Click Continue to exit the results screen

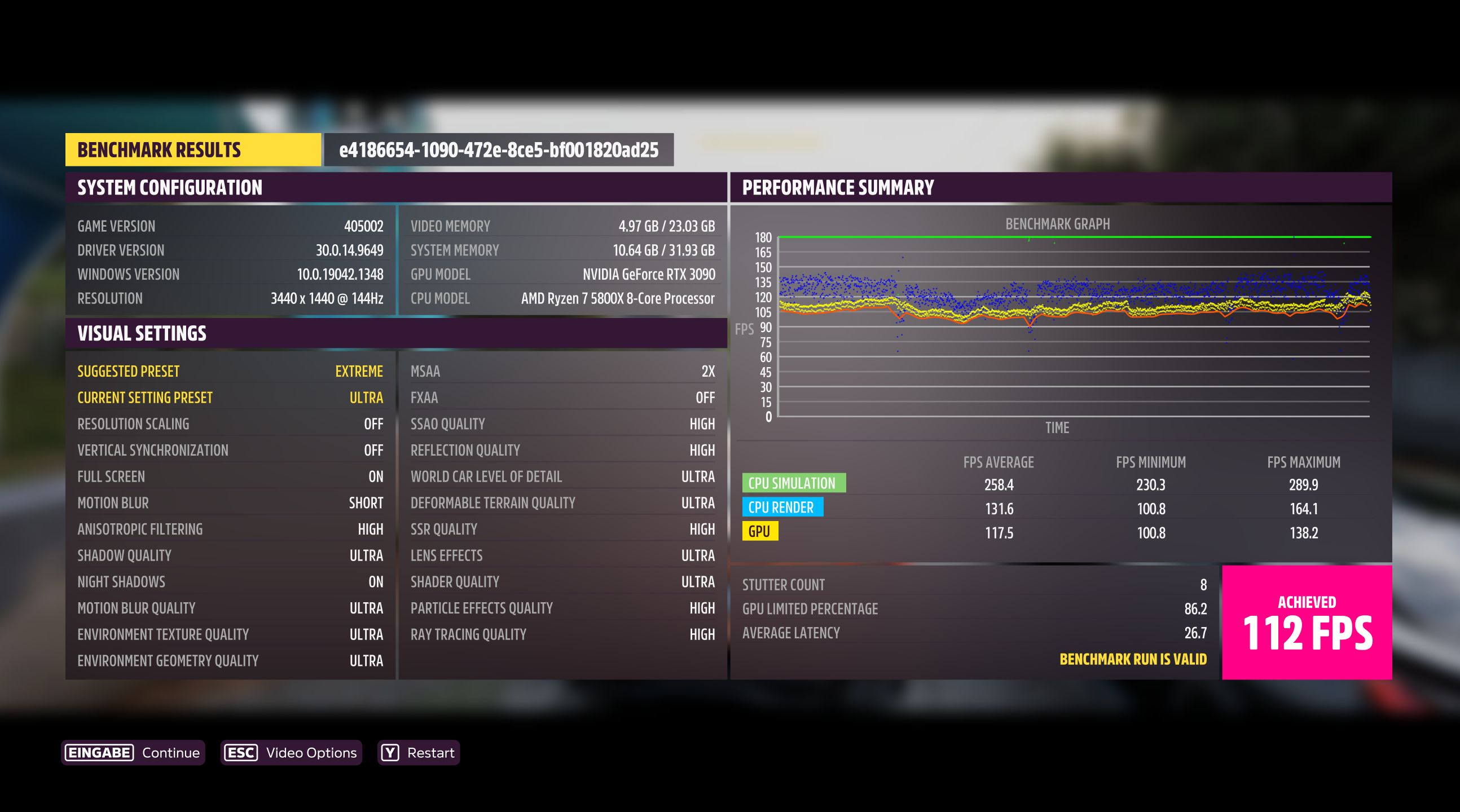(169, 752)
